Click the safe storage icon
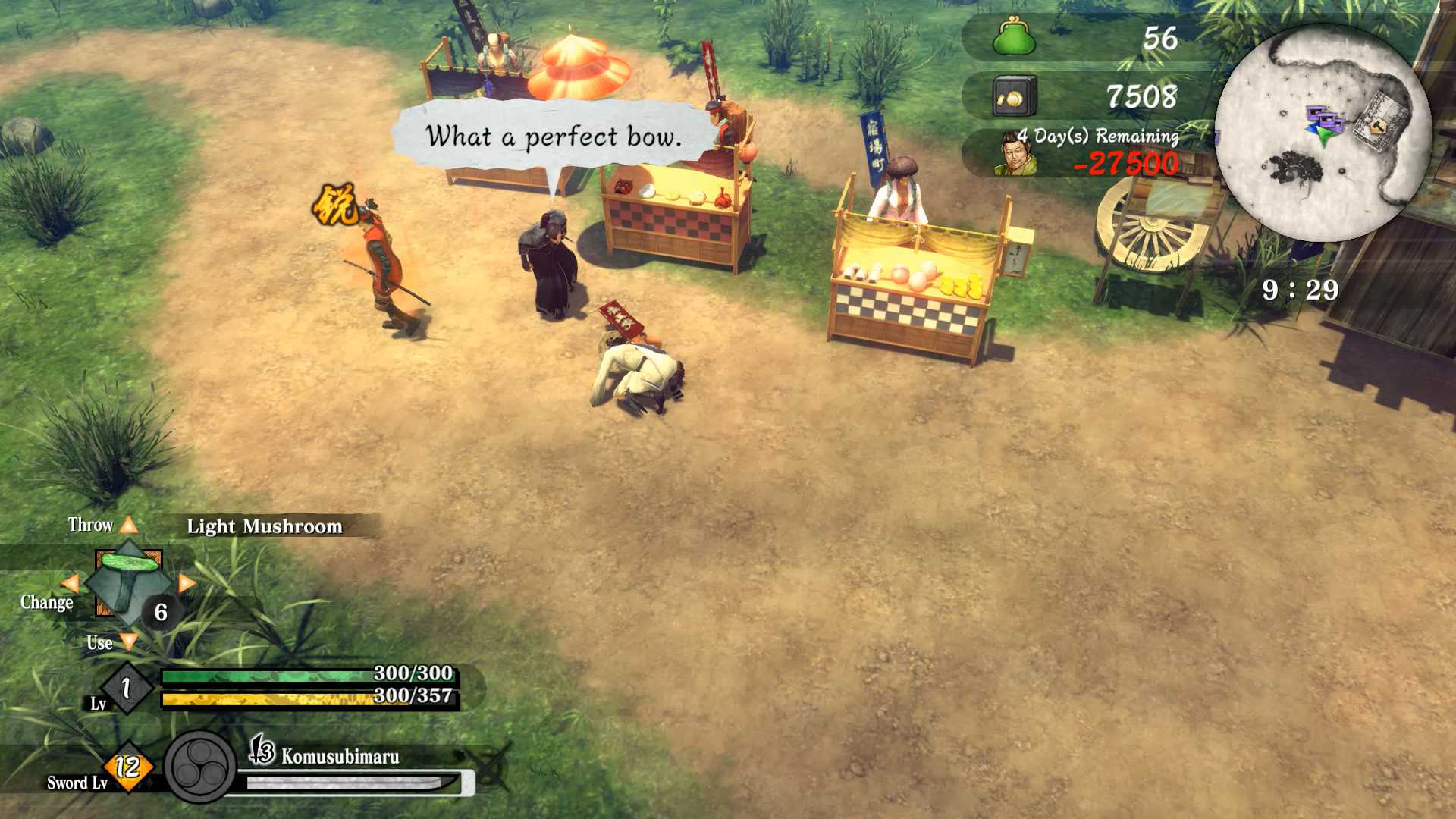 1014,96
